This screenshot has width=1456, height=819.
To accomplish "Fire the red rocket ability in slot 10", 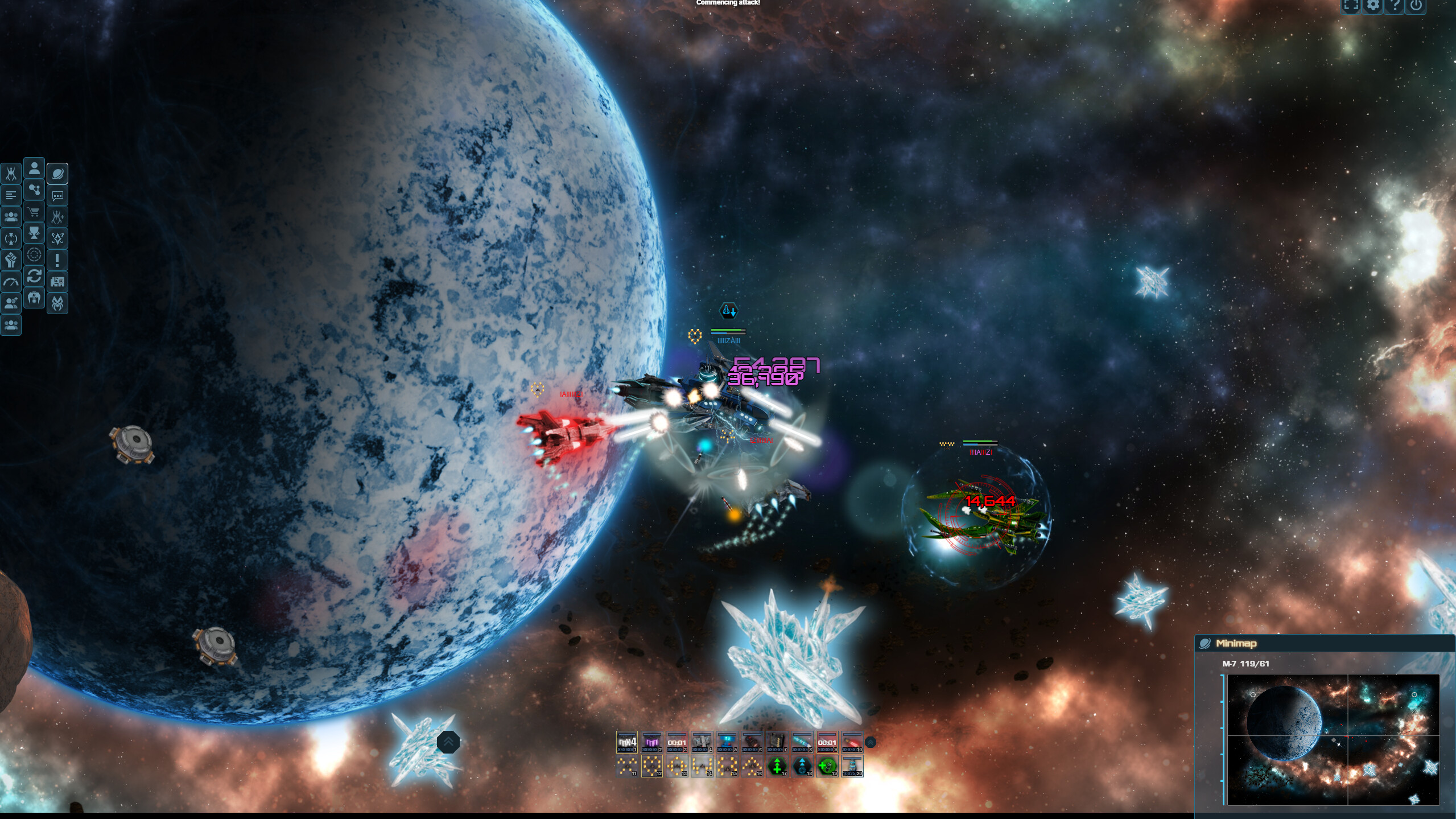I will [854, 742].
